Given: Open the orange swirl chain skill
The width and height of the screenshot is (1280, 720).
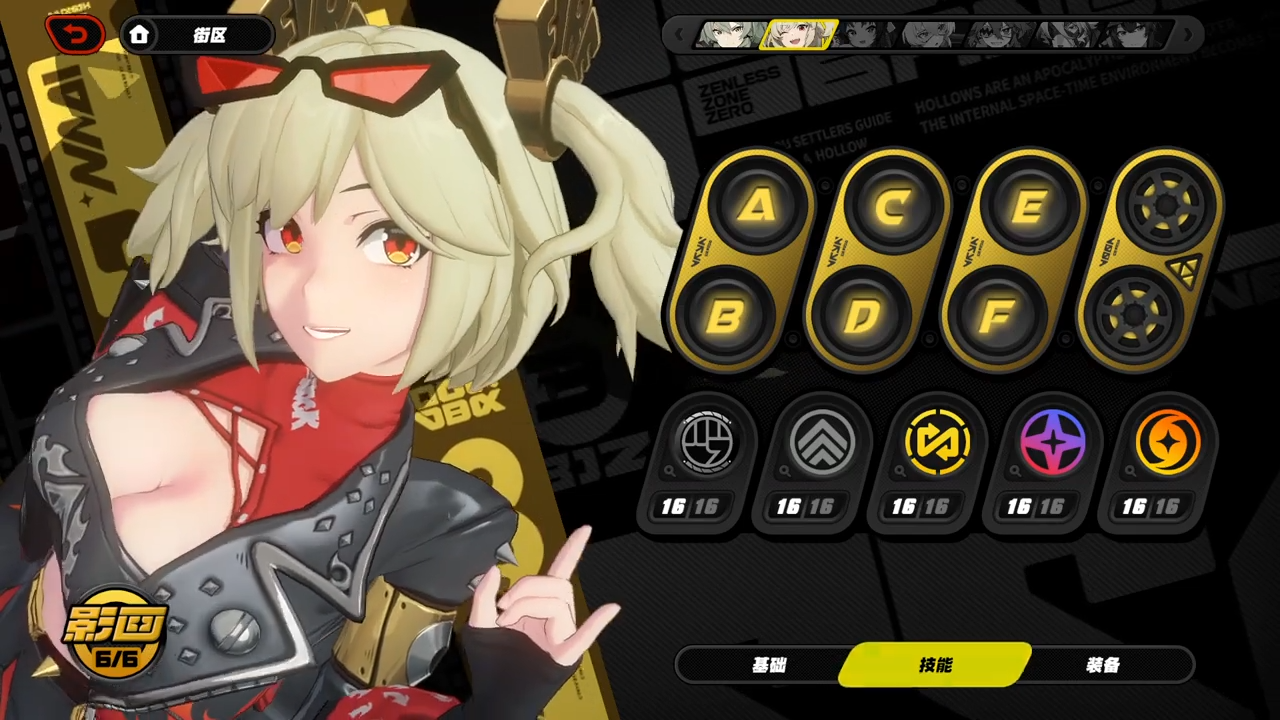Looking at the screenshot, I should [1167, 441].
